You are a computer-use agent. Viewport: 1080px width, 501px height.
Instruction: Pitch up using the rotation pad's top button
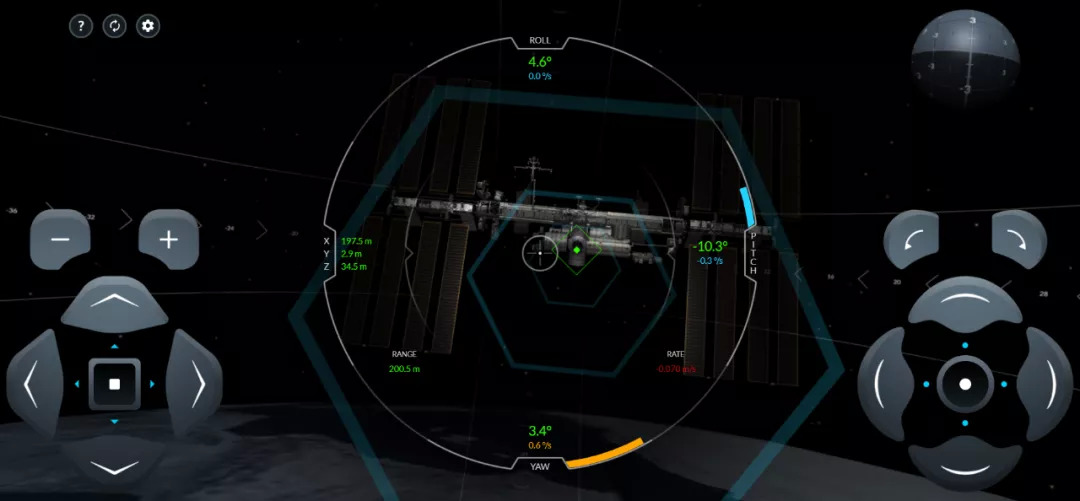click(x=965, y=304)
